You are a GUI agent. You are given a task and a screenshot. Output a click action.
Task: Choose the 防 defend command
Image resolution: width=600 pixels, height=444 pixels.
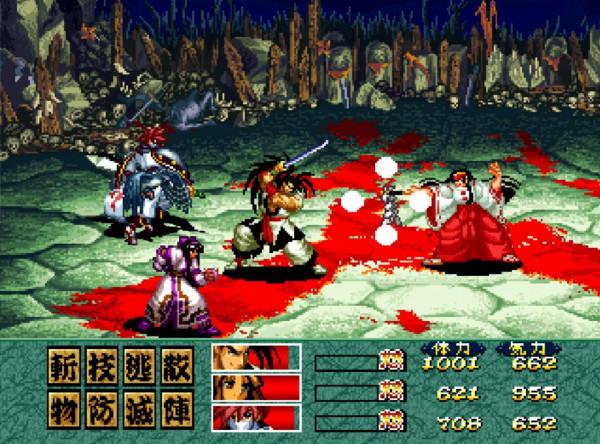point(100,406)
